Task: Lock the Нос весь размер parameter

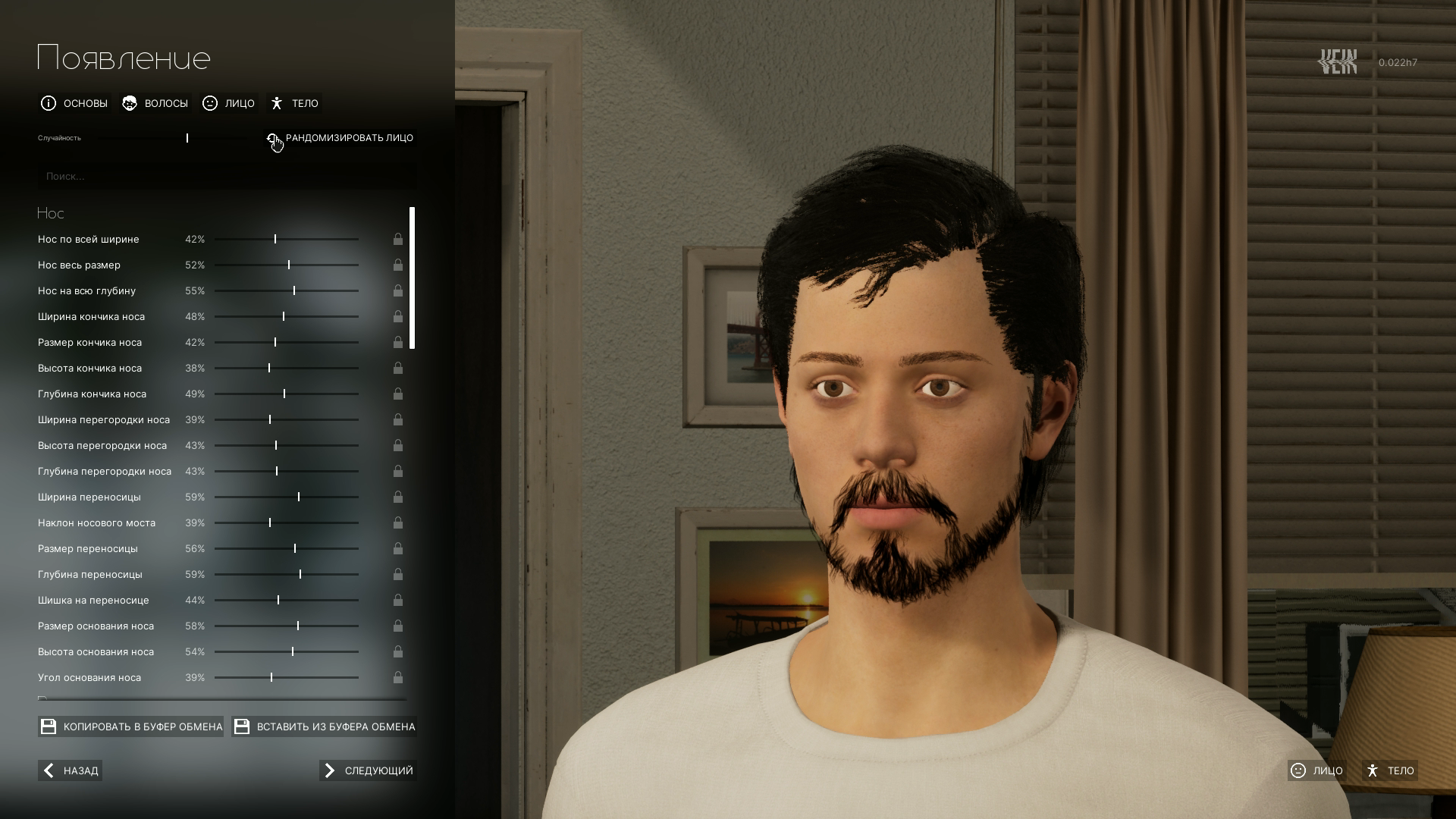Action: tap(398, 265)
